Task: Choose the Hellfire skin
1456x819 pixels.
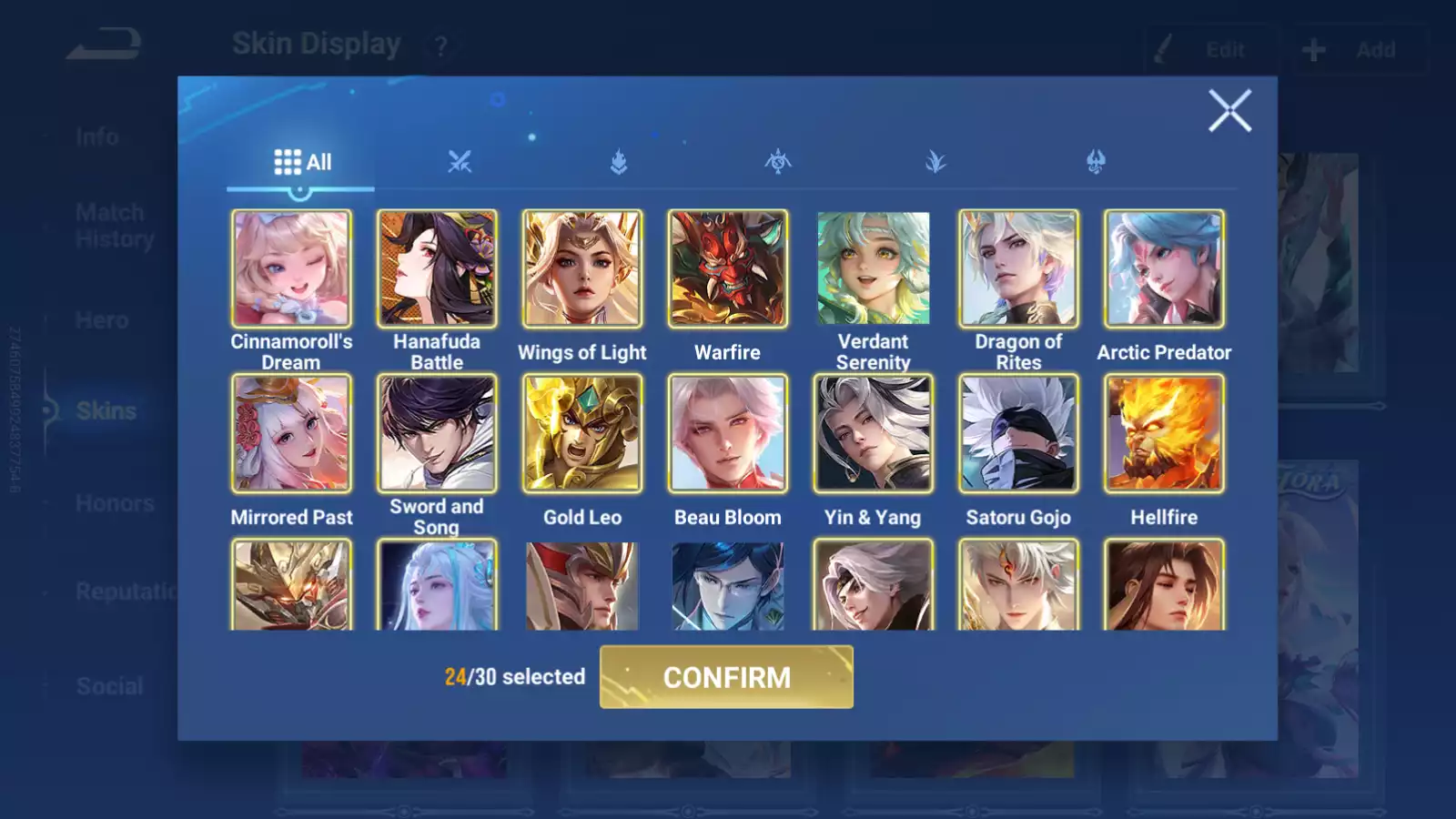Action: point(1164,433)
